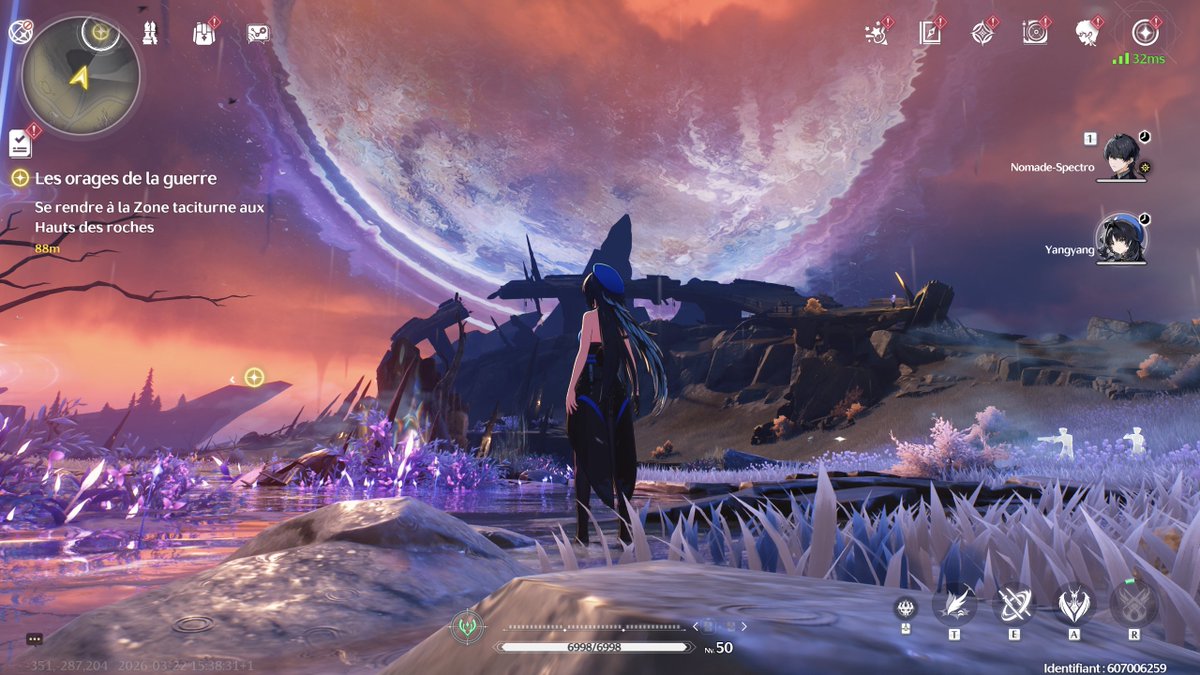The height and width of the screenshot is (675, 1200).
Task: Select the Les orages de la guerre quest tracker
Action: point(126,178)
